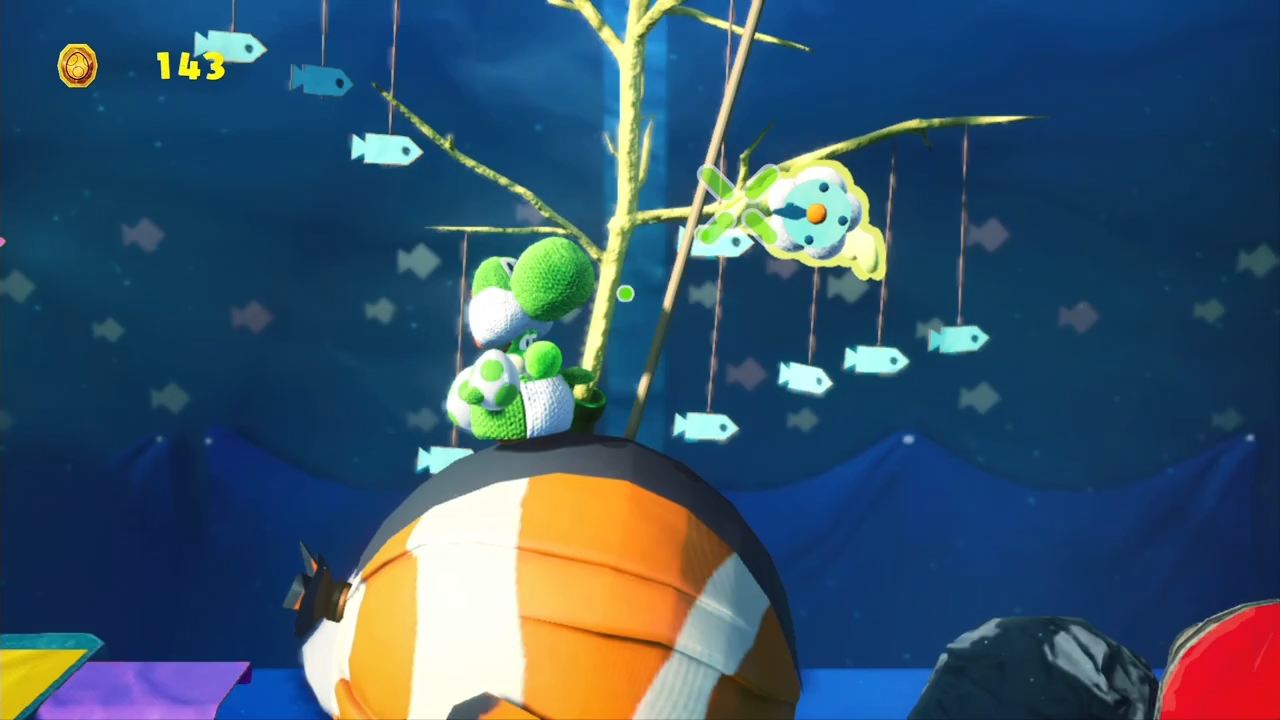Click the golden coin icon counter
Viewport: 1280px width, 720px height.
tap(78, 66)
